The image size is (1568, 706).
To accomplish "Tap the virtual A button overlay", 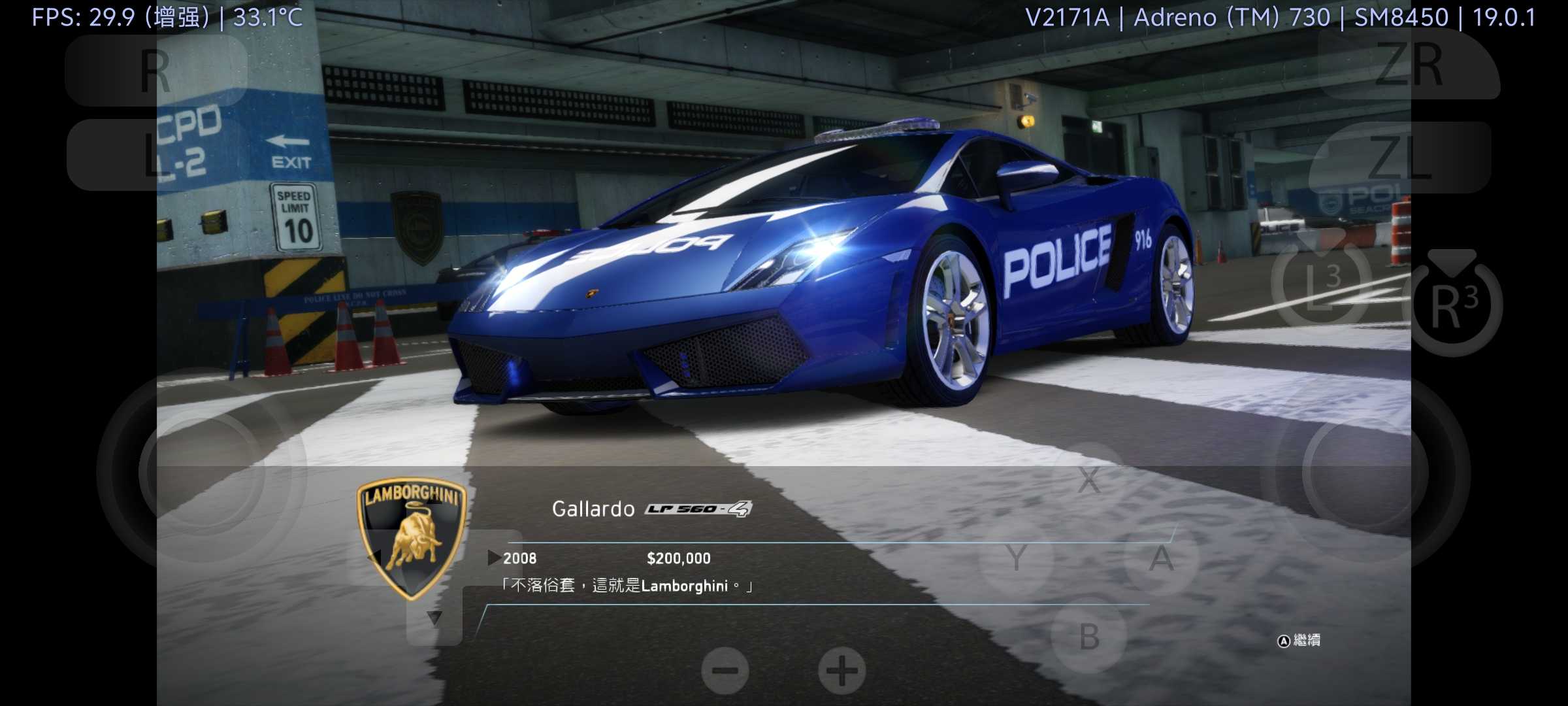I will tap(1161, 559).
